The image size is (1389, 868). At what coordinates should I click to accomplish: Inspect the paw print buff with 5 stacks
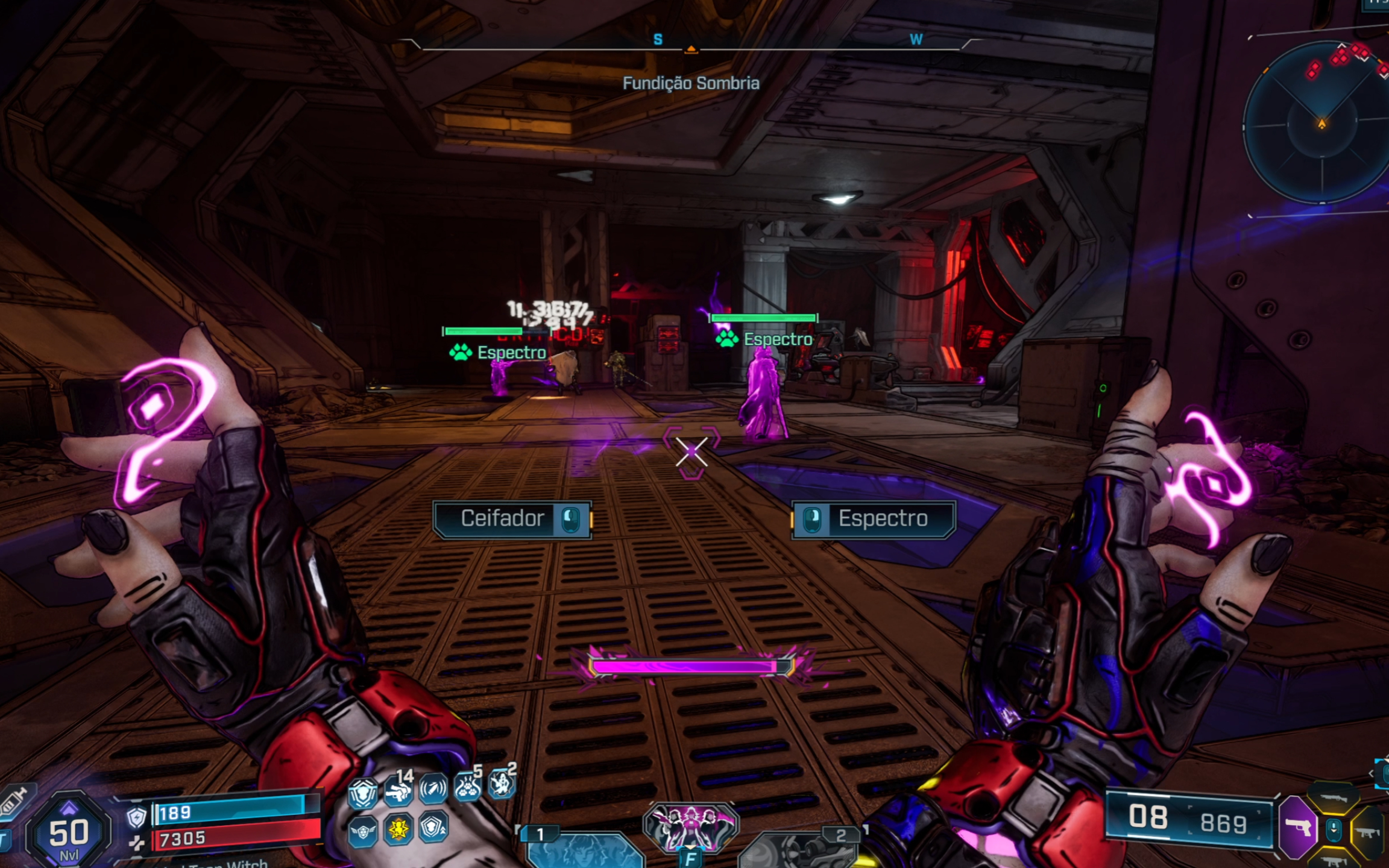[x=467, y=786]
